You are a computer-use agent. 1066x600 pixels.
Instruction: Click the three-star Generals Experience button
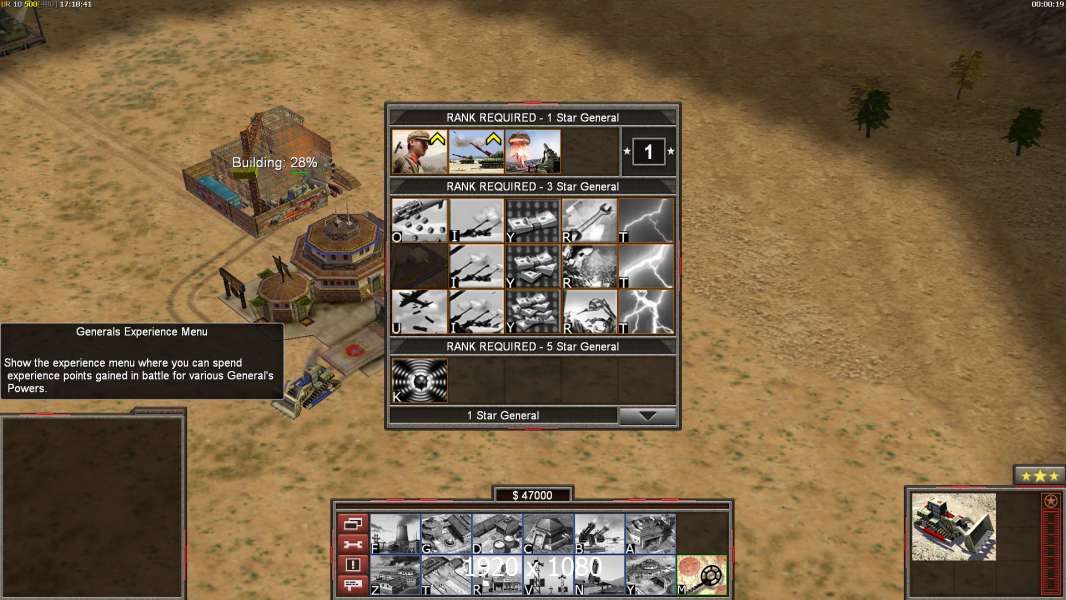[1039, 476]
